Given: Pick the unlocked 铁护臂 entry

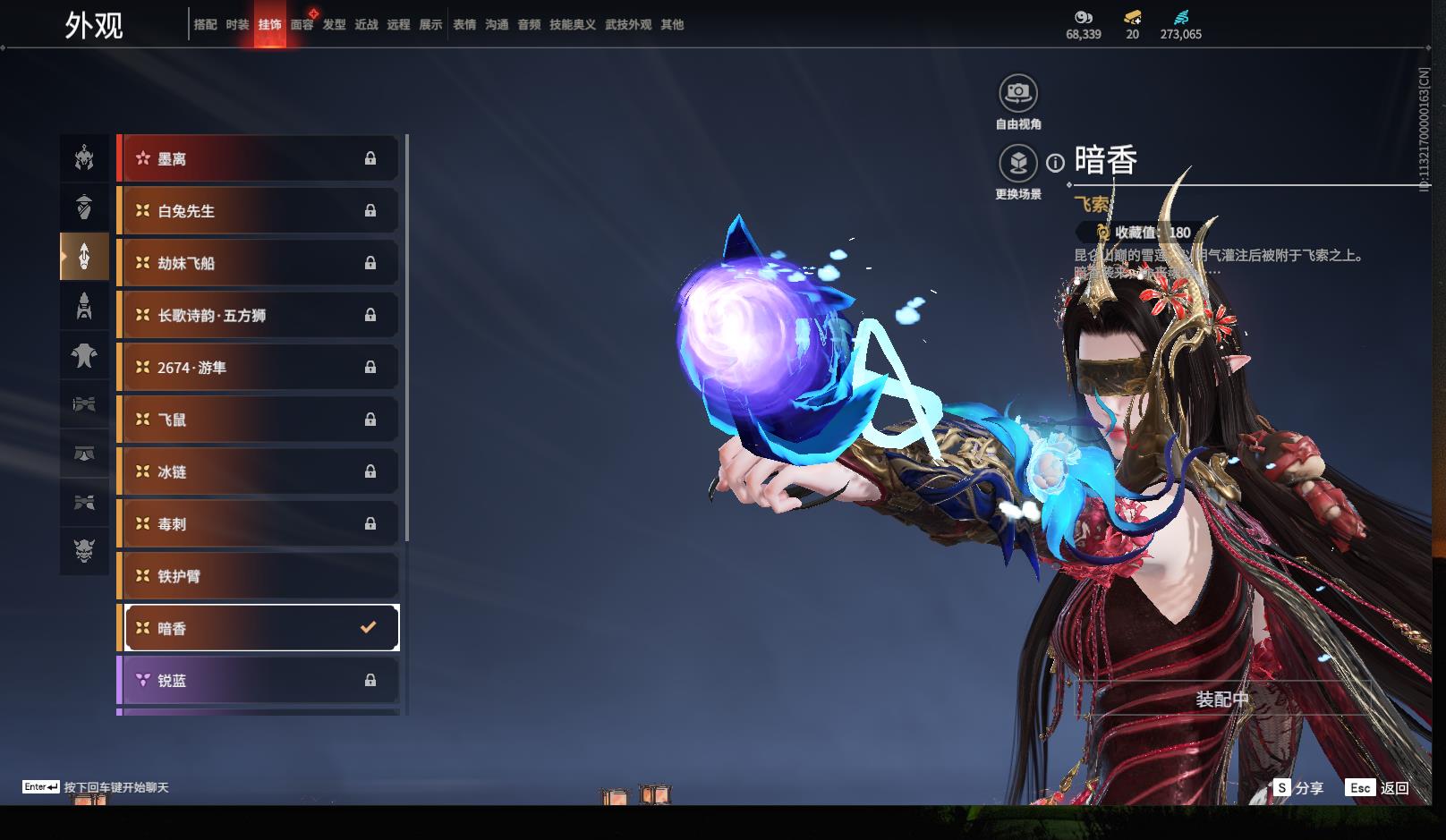Looking at the screenshot, I should click(258, 576).
